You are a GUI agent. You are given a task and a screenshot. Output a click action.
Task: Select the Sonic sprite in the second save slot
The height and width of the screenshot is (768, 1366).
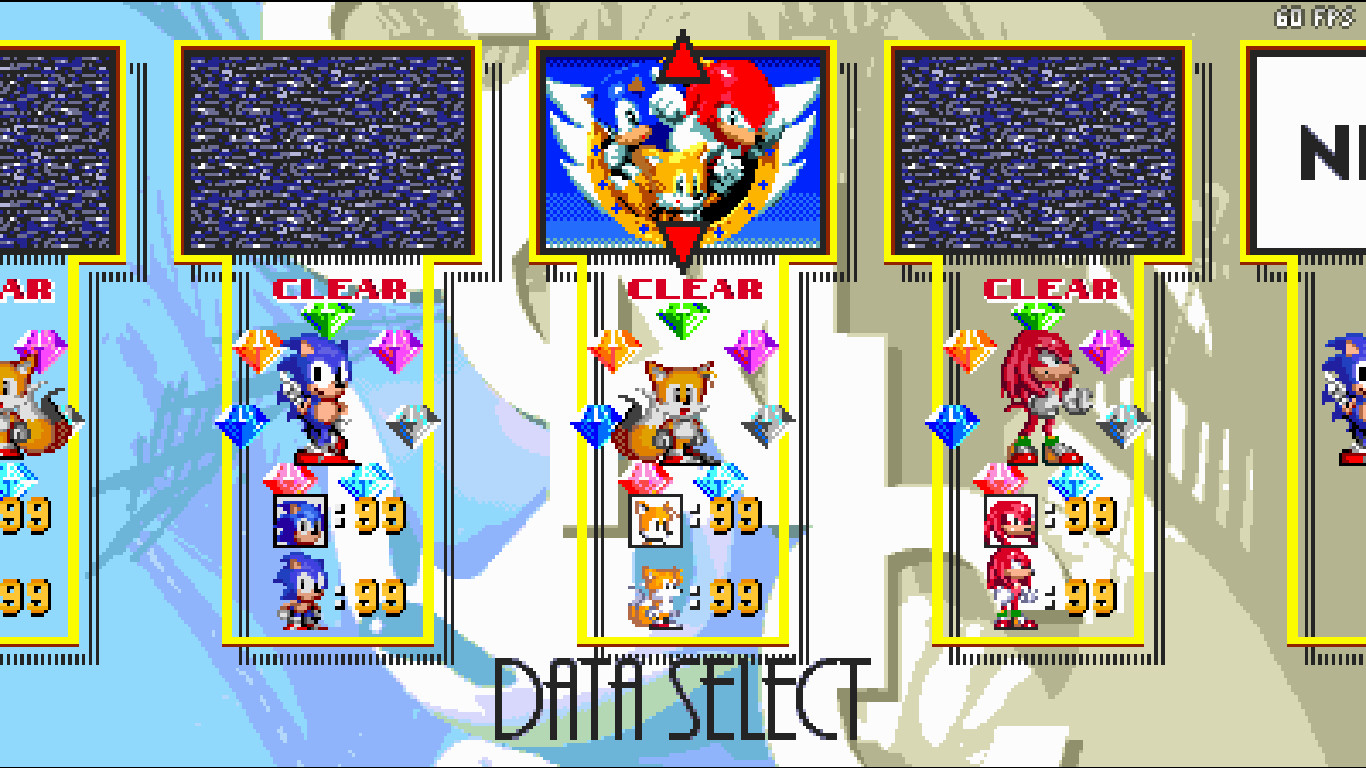[x=322, y=400]
